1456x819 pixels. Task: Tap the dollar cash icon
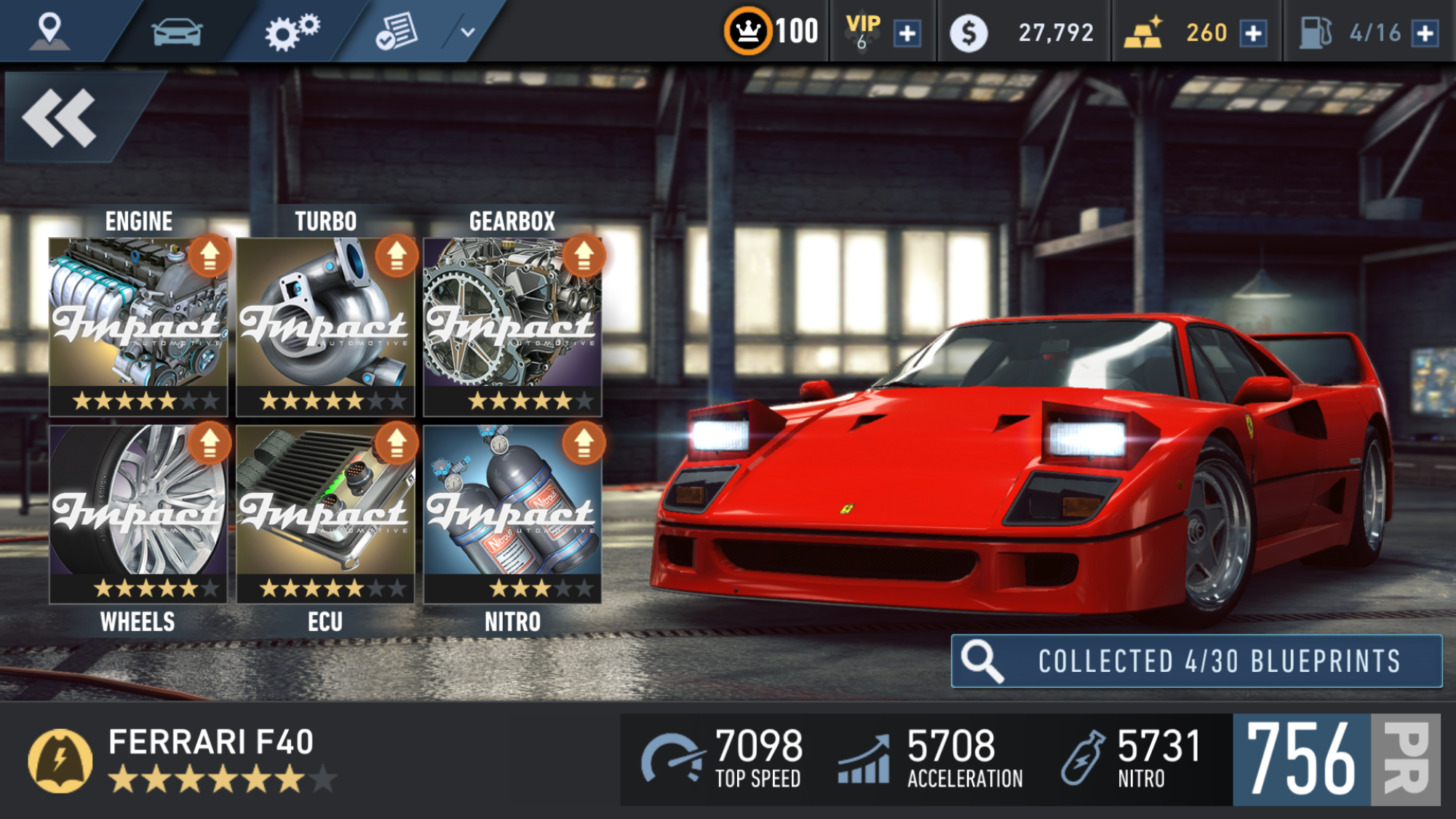[968, 33]
